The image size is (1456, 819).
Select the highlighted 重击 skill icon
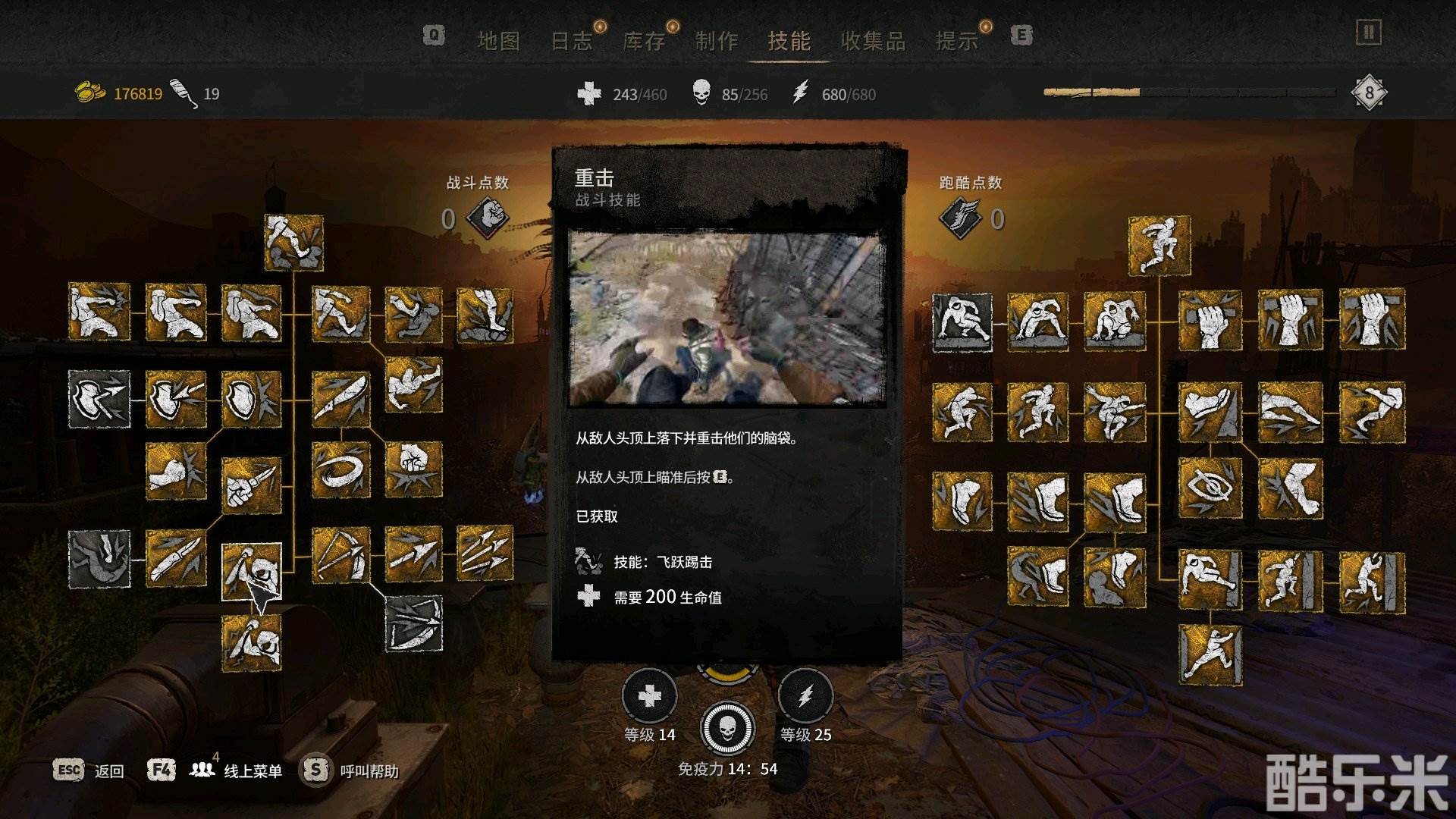(252, 571)
